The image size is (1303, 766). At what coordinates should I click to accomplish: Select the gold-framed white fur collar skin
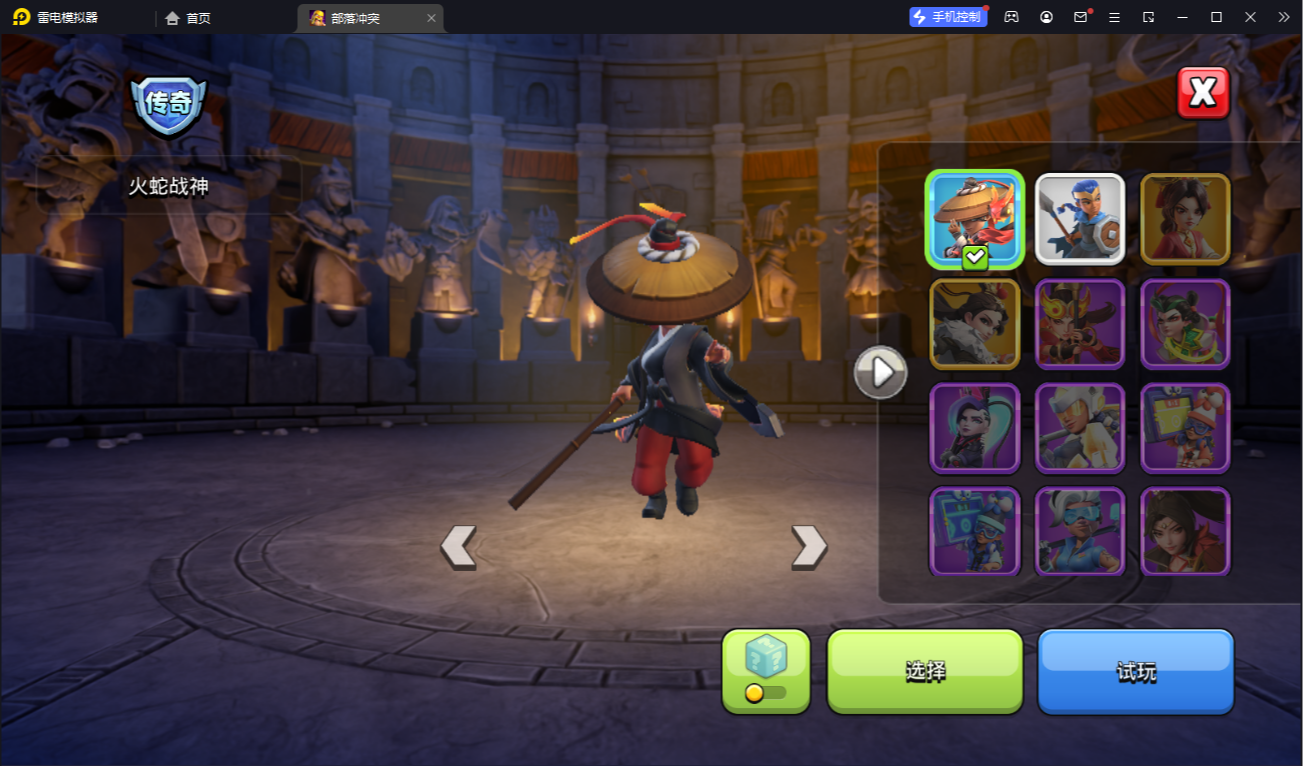click(x=975, y=323)
